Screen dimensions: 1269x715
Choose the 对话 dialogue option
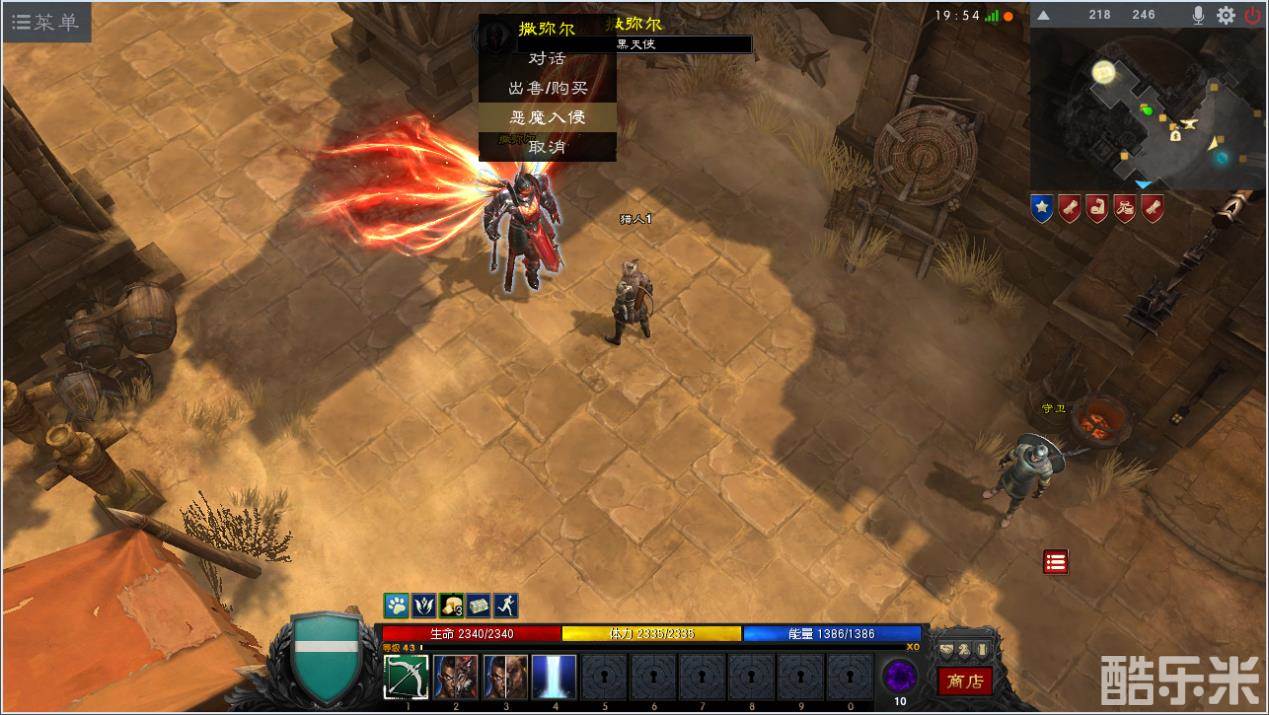coord(547,58)
